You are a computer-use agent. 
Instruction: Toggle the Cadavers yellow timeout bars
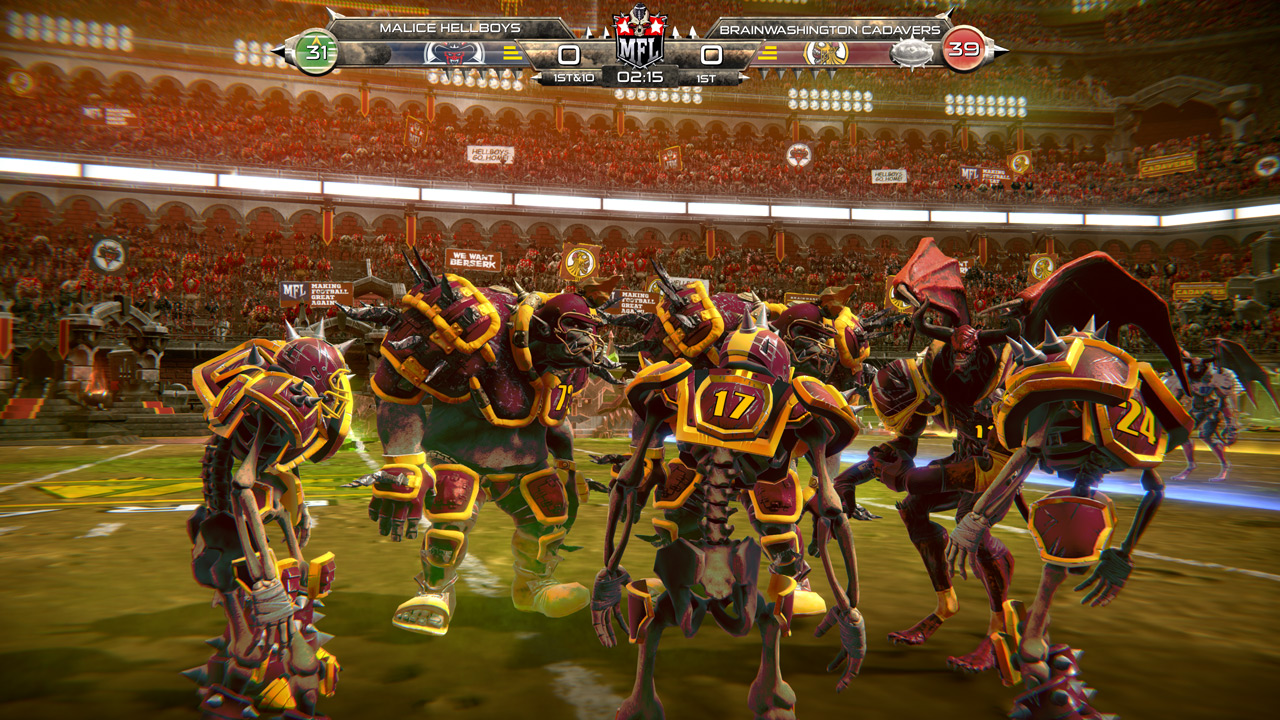(x=769, y=53)
